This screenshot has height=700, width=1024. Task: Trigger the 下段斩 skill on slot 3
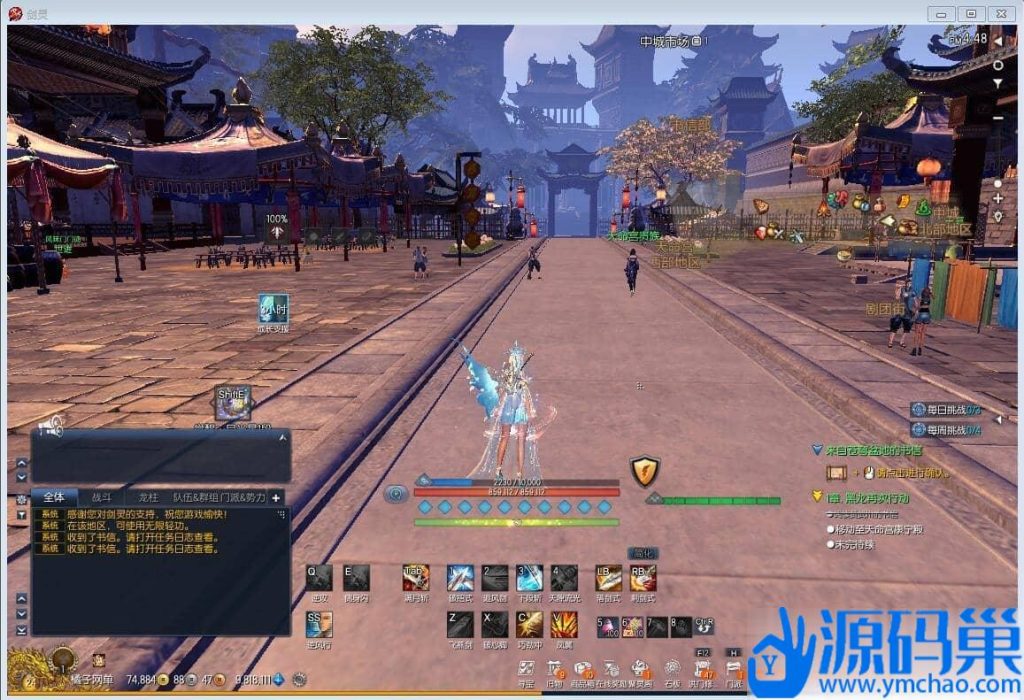tap(529, 577)
